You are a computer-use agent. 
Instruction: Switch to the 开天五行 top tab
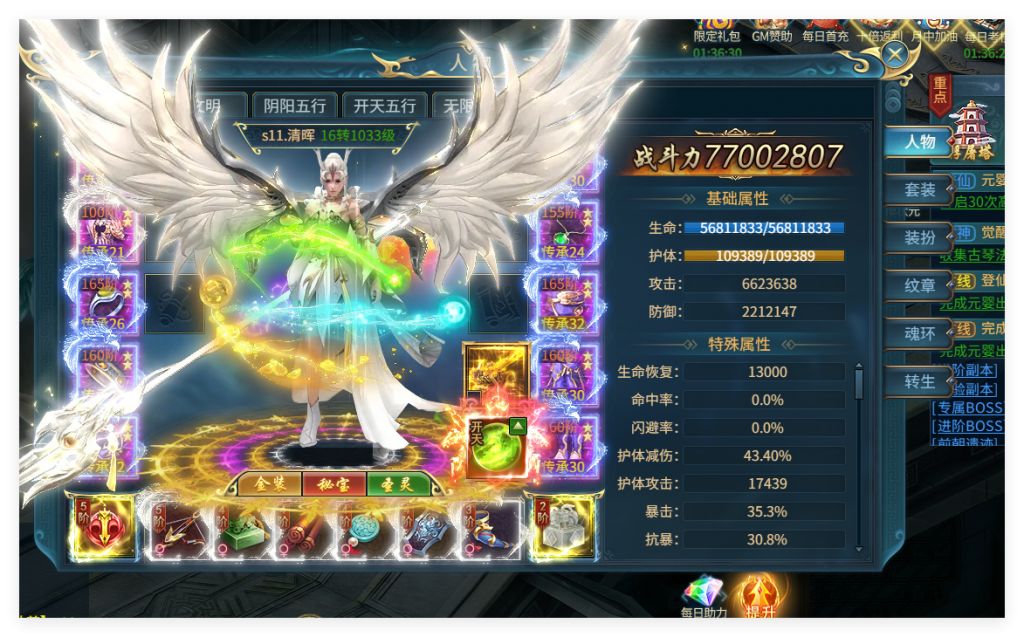tap(385, 105)
